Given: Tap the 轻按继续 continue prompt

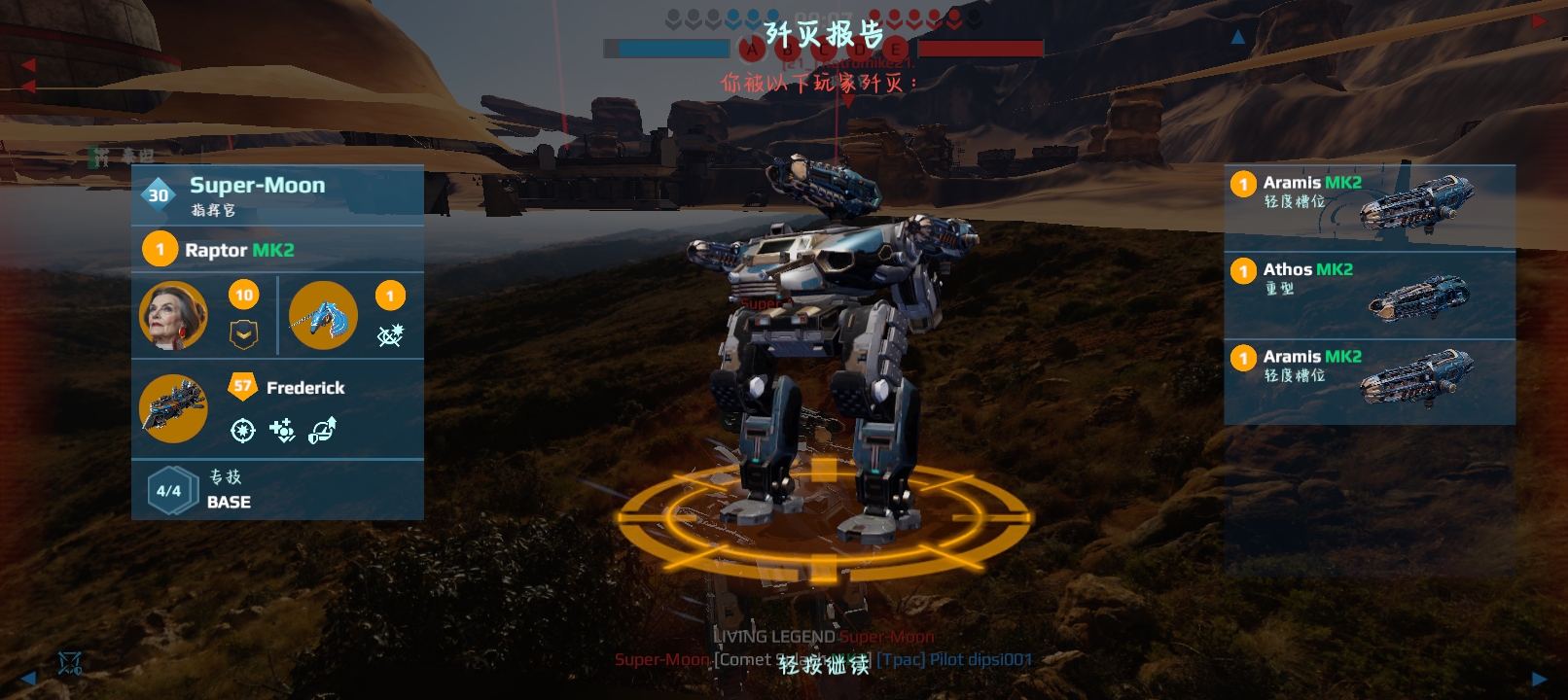Looking at the screenshot, I should (x=823, y=665).
